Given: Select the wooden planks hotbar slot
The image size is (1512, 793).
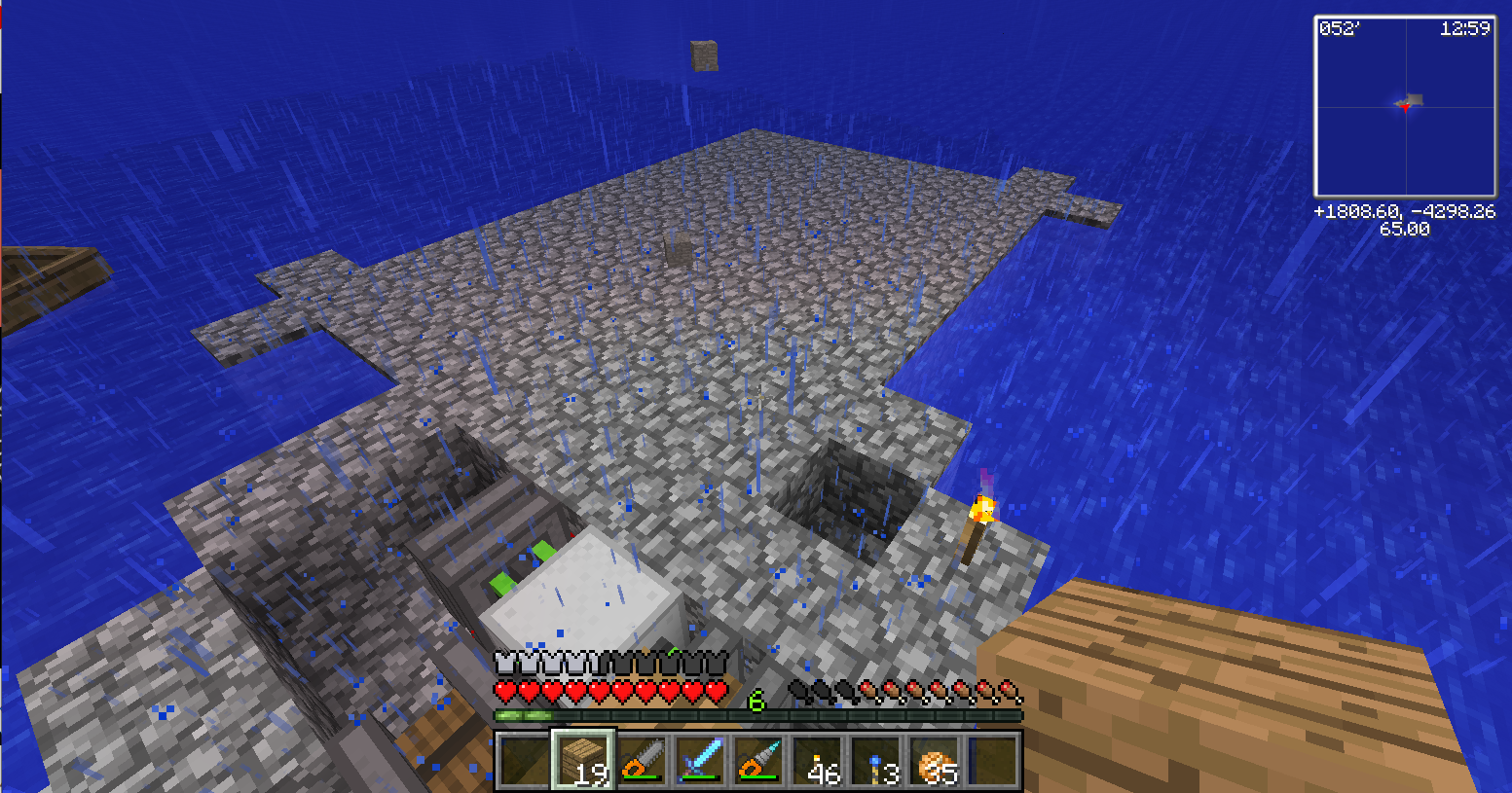Looking at the screenshot, I should [583, 760].
